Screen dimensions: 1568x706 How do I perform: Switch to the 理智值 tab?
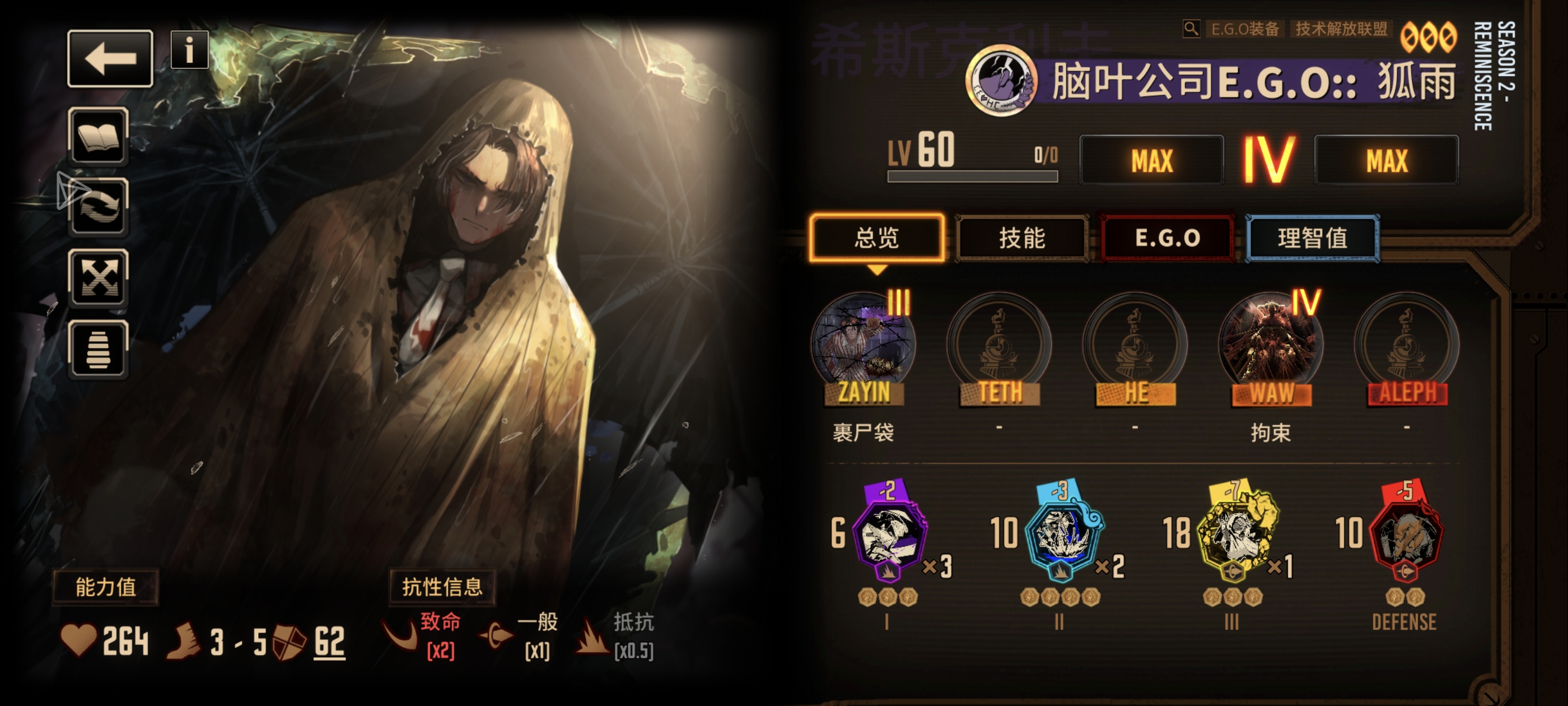1317,239
